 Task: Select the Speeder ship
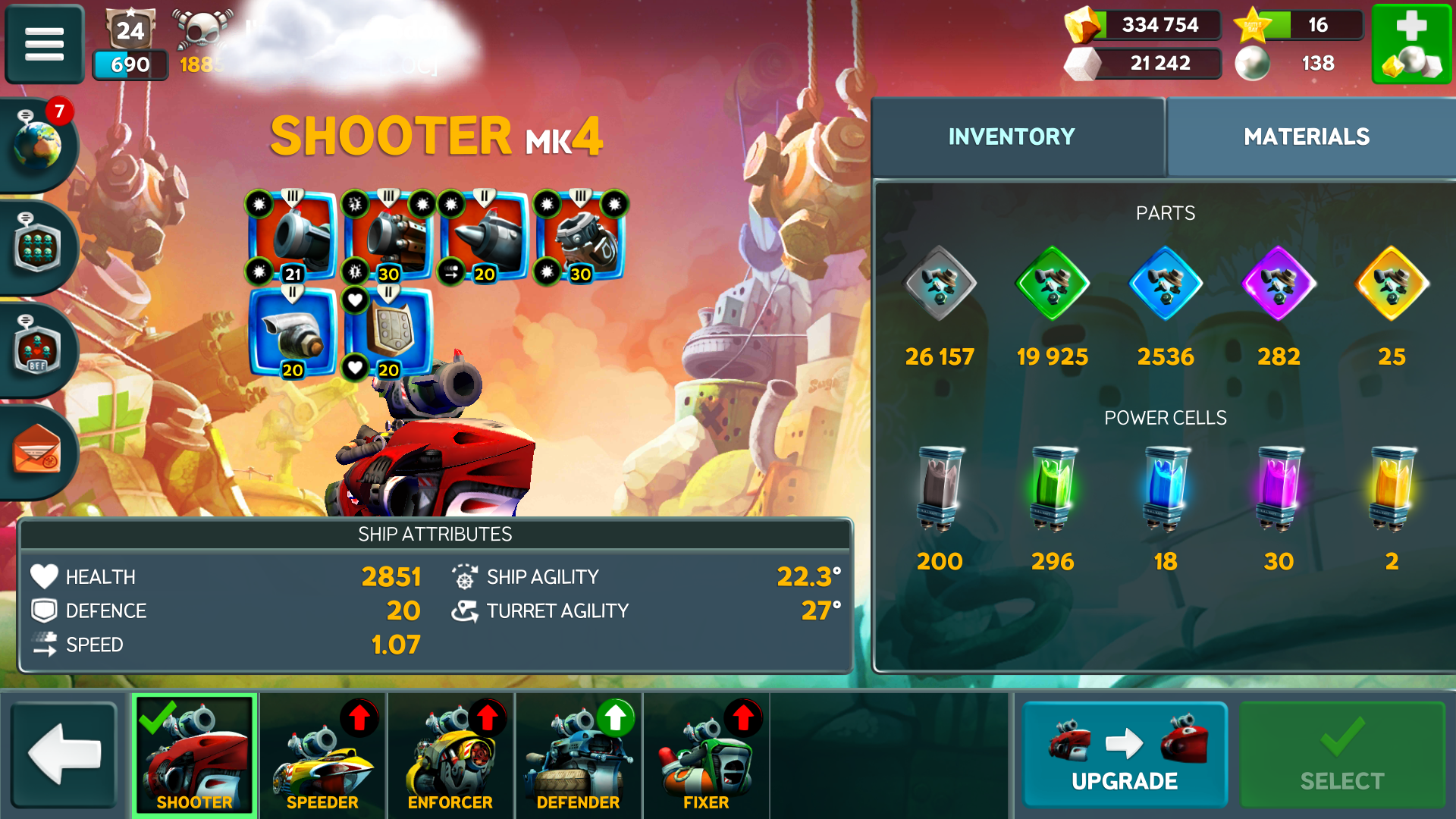(x=322, y=754)
